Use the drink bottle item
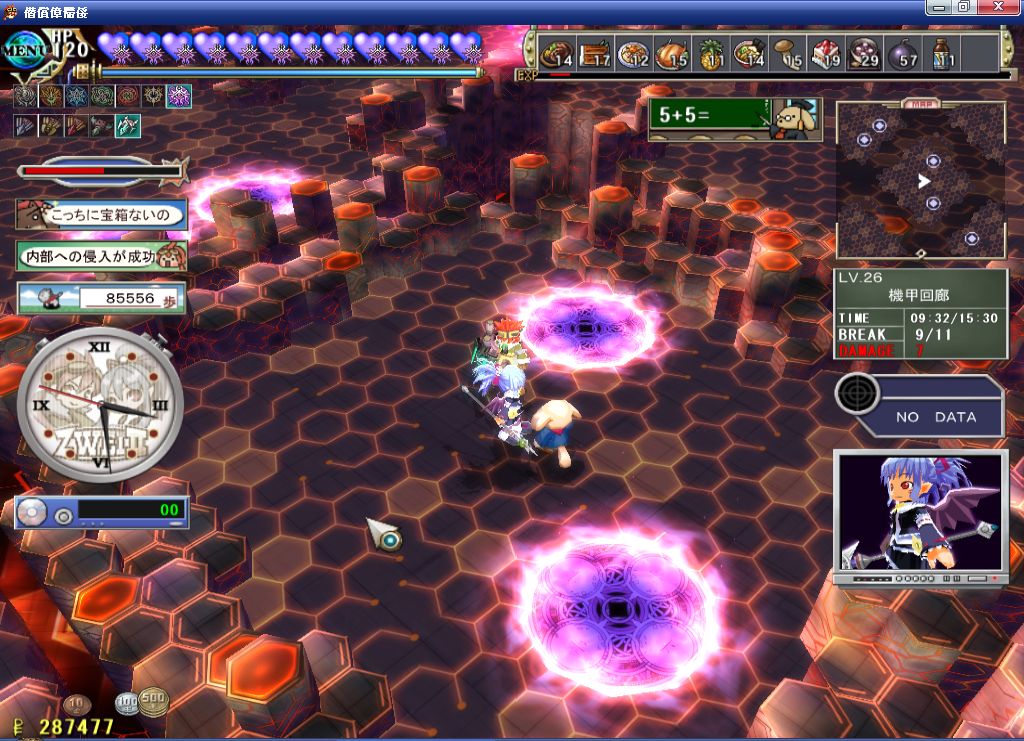 pyautogui.click(x=941, y=53)
